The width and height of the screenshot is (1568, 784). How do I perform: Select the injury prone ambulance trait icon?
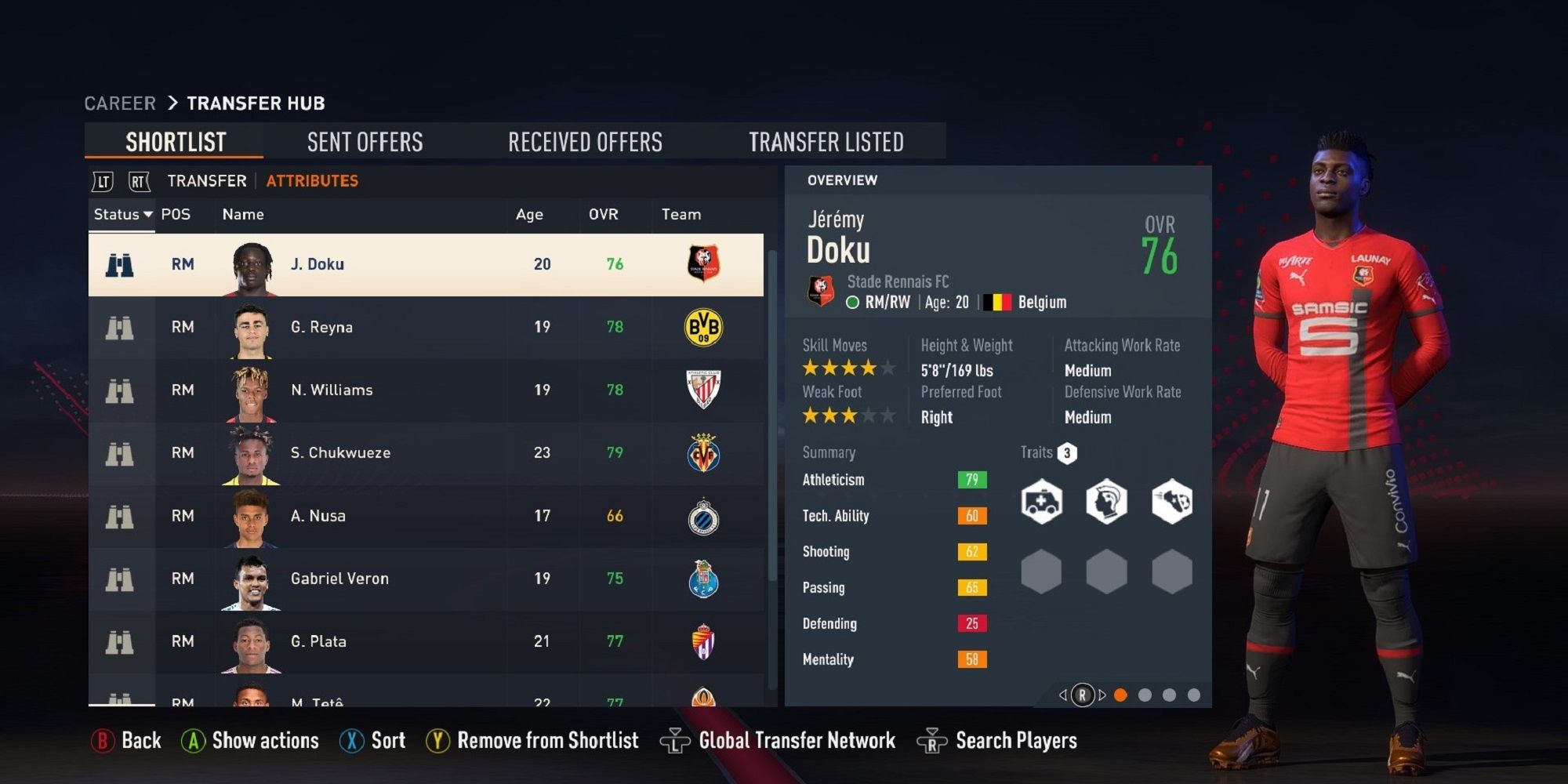click(1040, 500)
